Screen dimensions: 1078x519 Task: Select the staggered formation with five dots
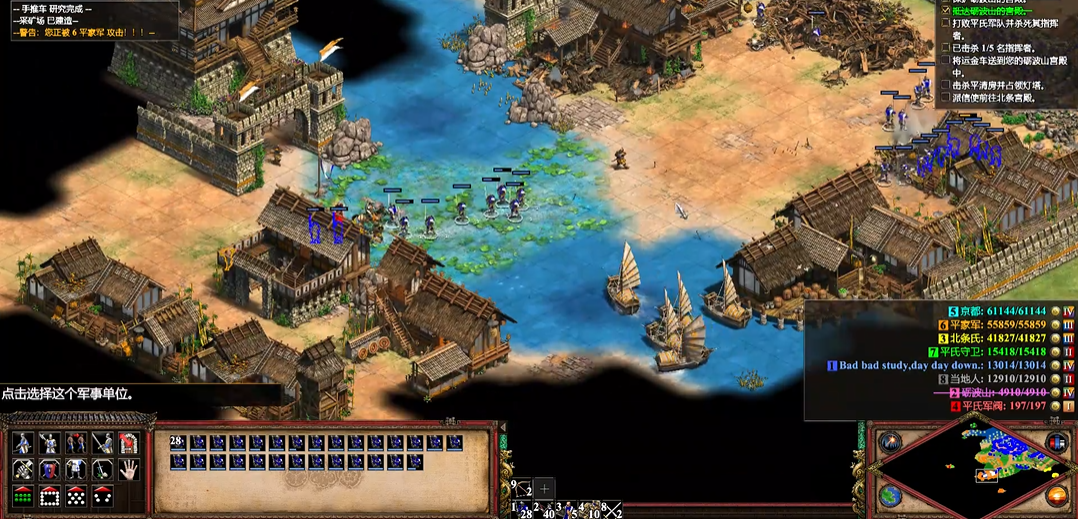pyautogui.click(x=75, y=496)
